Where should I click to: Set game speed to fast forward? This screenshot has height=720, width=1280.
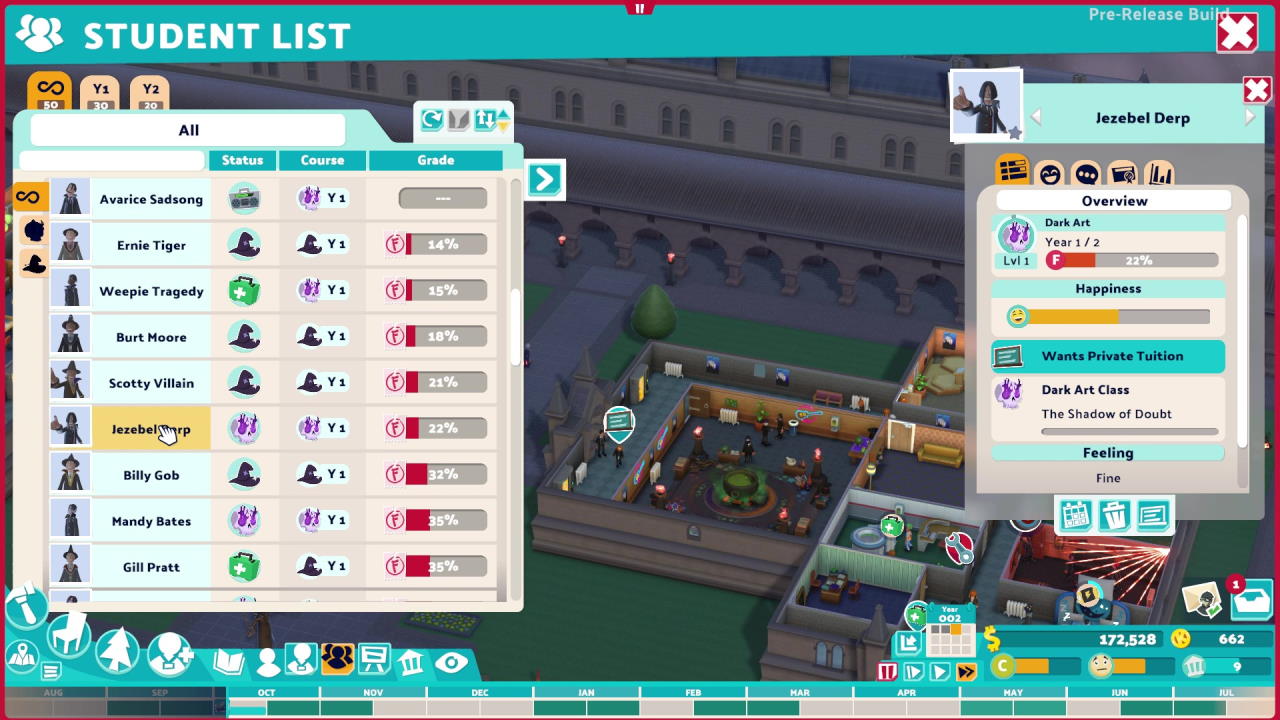click(966, 672)
